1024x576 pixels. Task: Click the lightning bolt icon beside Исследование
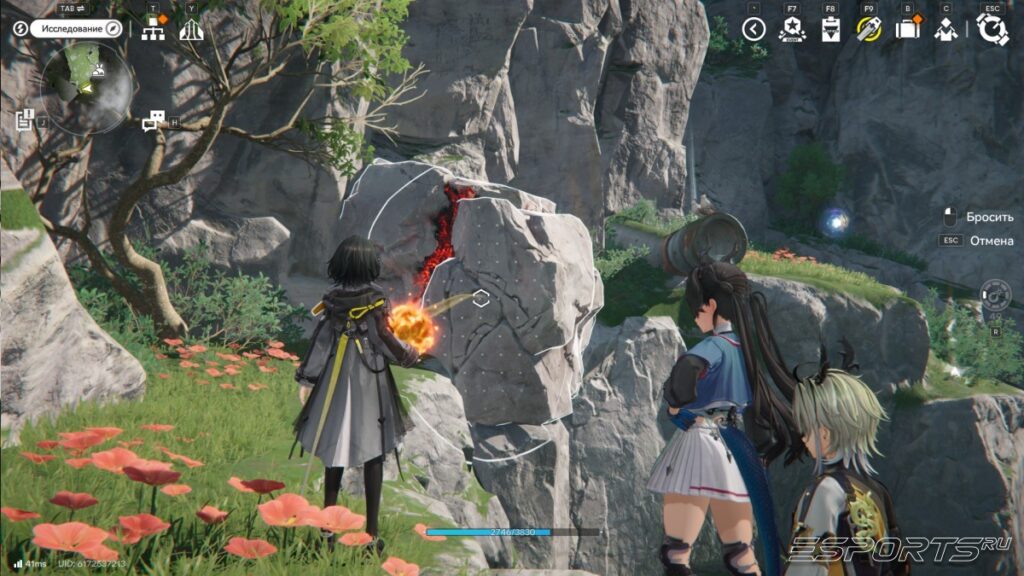[x=20, y=28]
